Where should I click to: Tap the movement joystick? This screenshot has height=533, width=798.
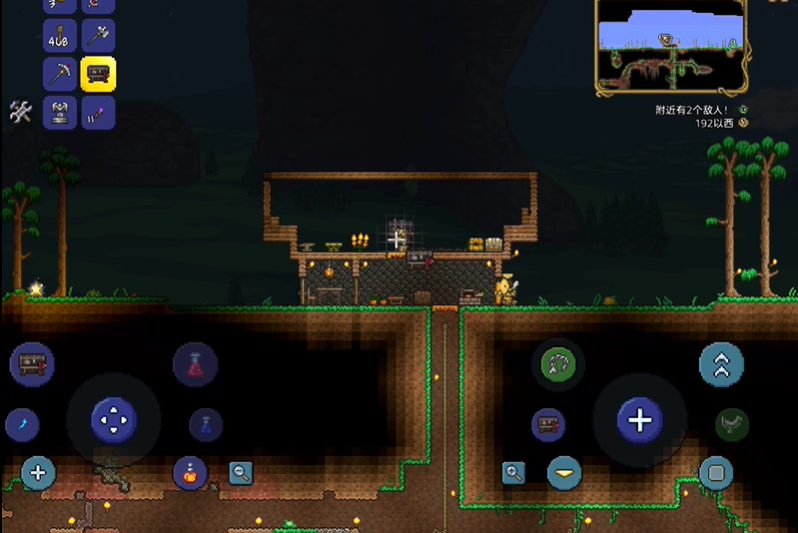tap(113, 419)
